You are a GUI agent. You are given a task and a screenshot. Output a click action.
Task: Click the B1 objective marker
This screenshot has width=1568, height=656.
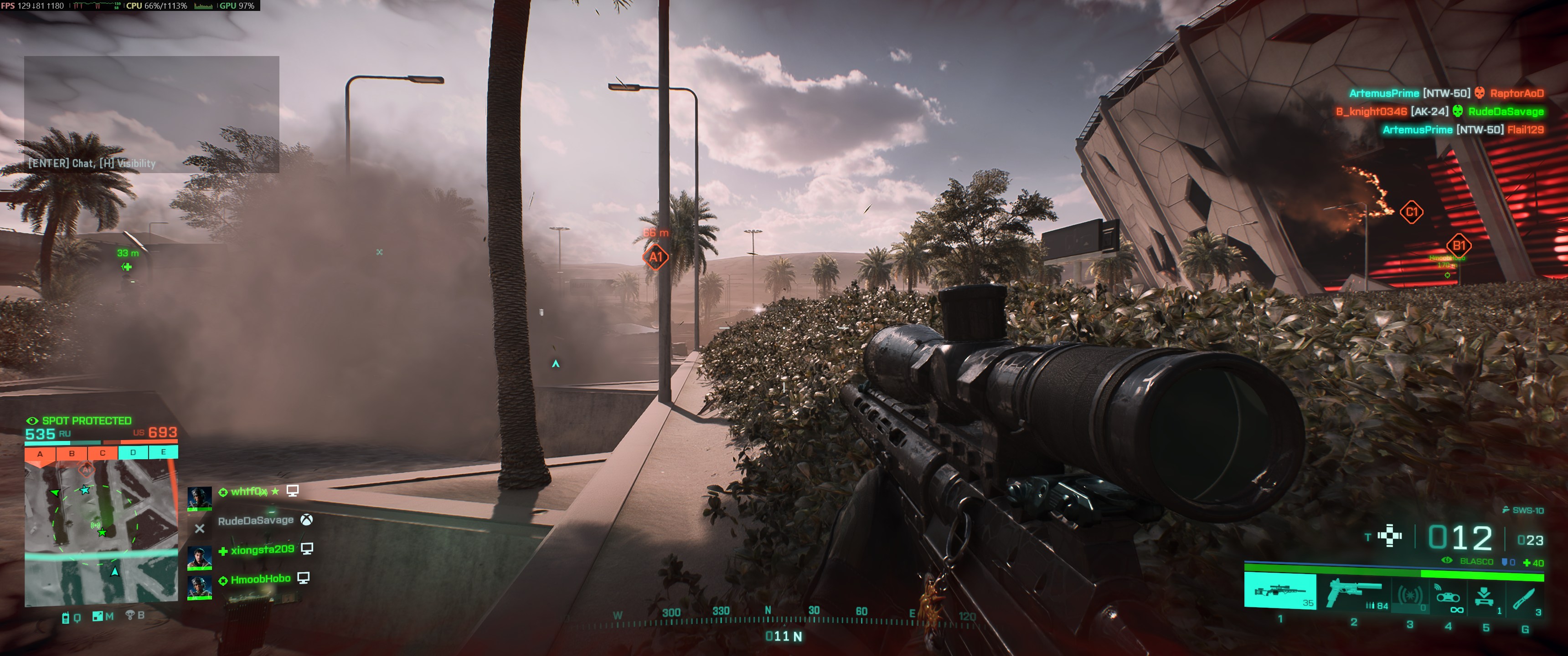[1459, 246]
